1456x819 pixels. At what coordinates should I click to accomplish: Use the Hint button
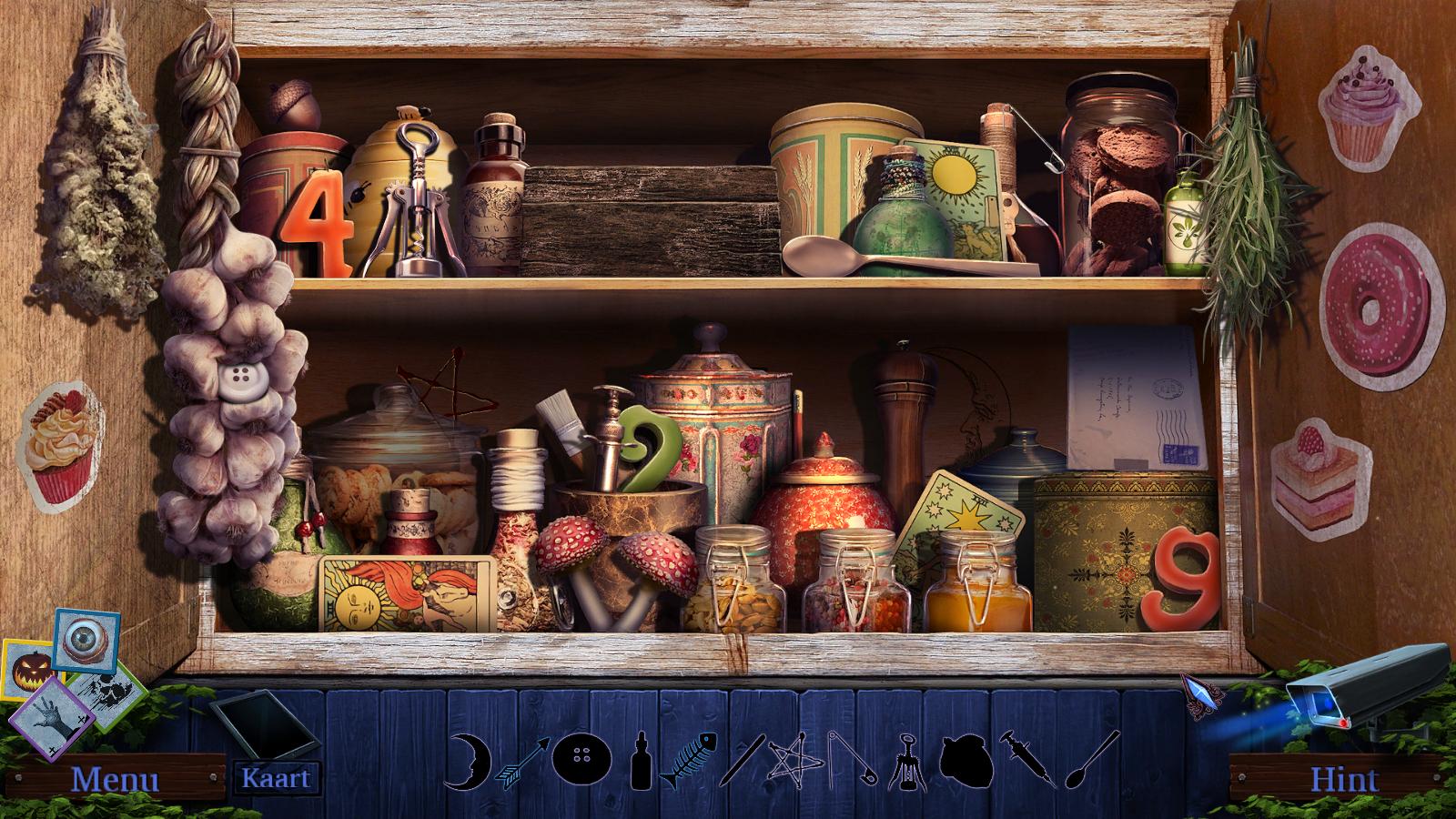1344,779
